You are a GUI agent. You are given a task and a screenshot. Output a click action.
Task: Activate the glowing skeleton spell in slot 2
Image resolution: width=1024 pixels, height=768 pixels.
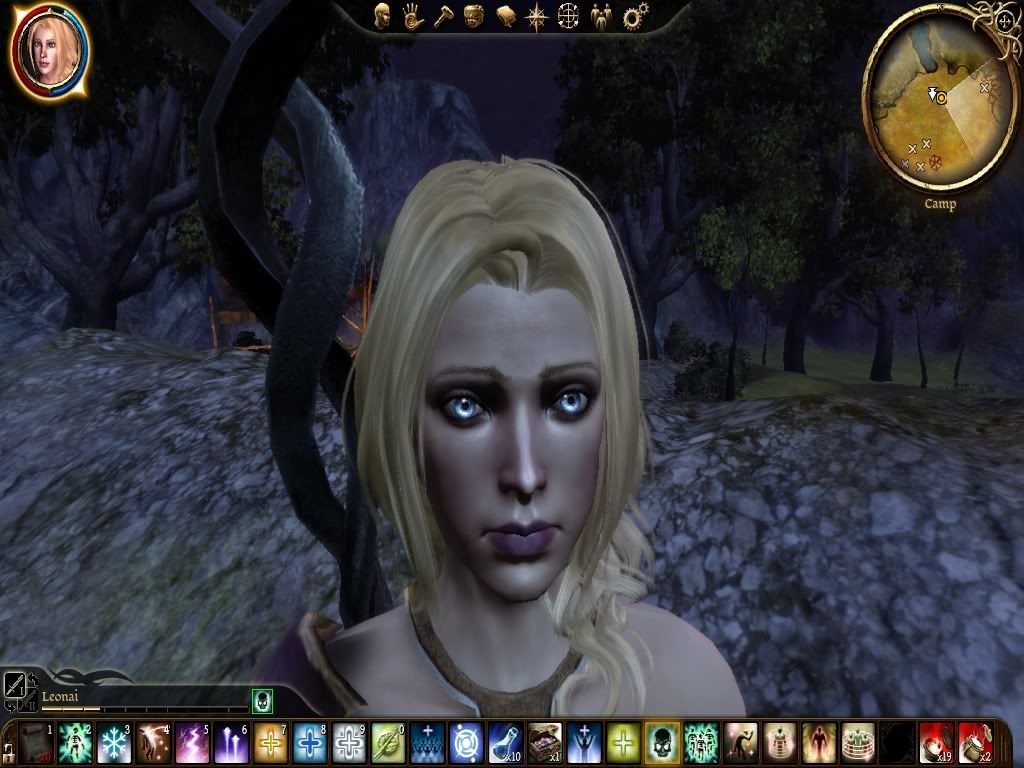tap(75, 742)
